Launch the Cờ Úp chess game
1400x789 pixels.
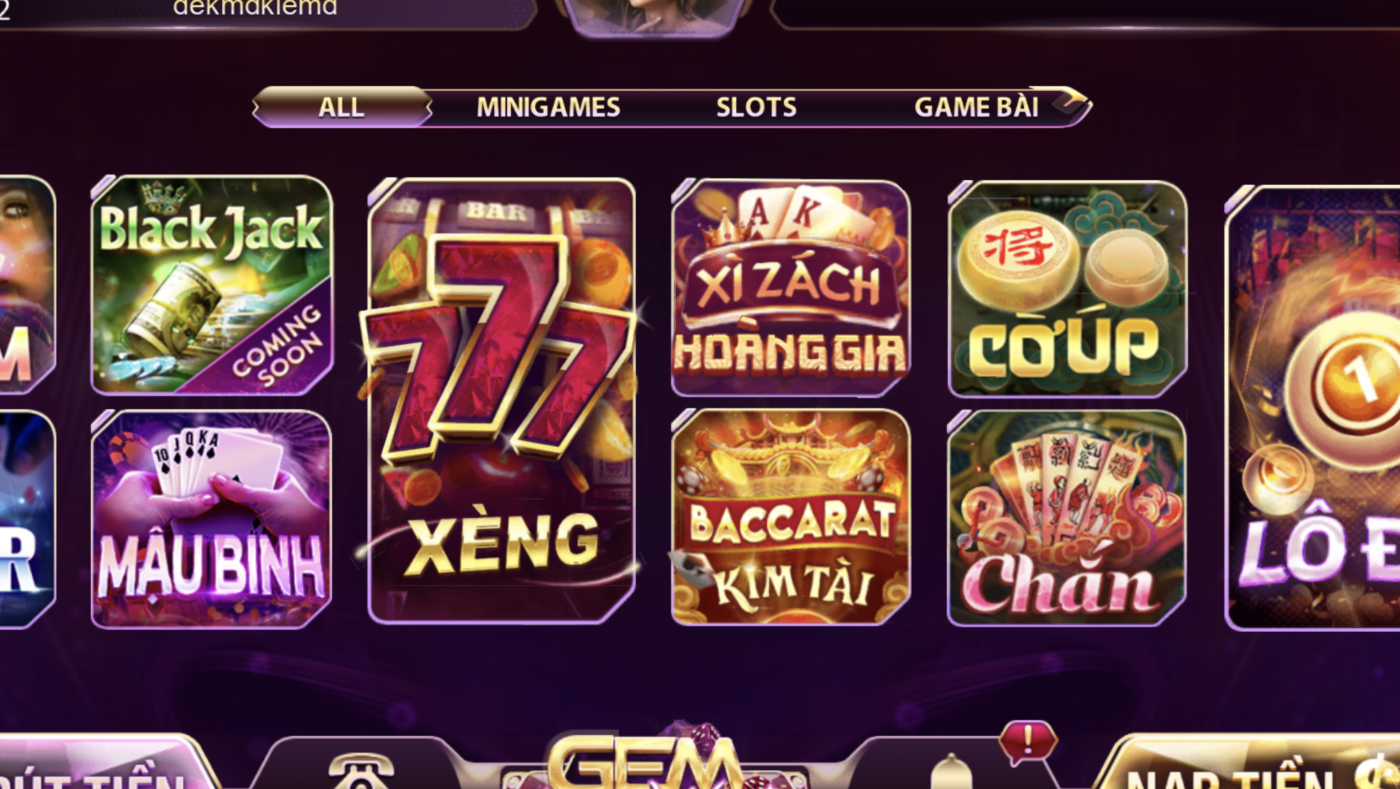click(x=1066, y=286)
